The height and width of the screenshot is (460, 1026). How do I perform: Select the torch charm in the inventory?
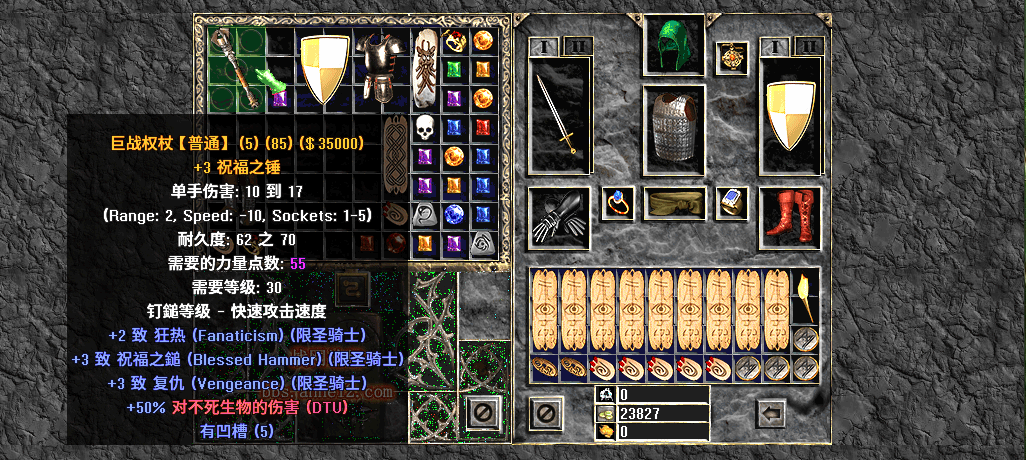coord(807,295)
